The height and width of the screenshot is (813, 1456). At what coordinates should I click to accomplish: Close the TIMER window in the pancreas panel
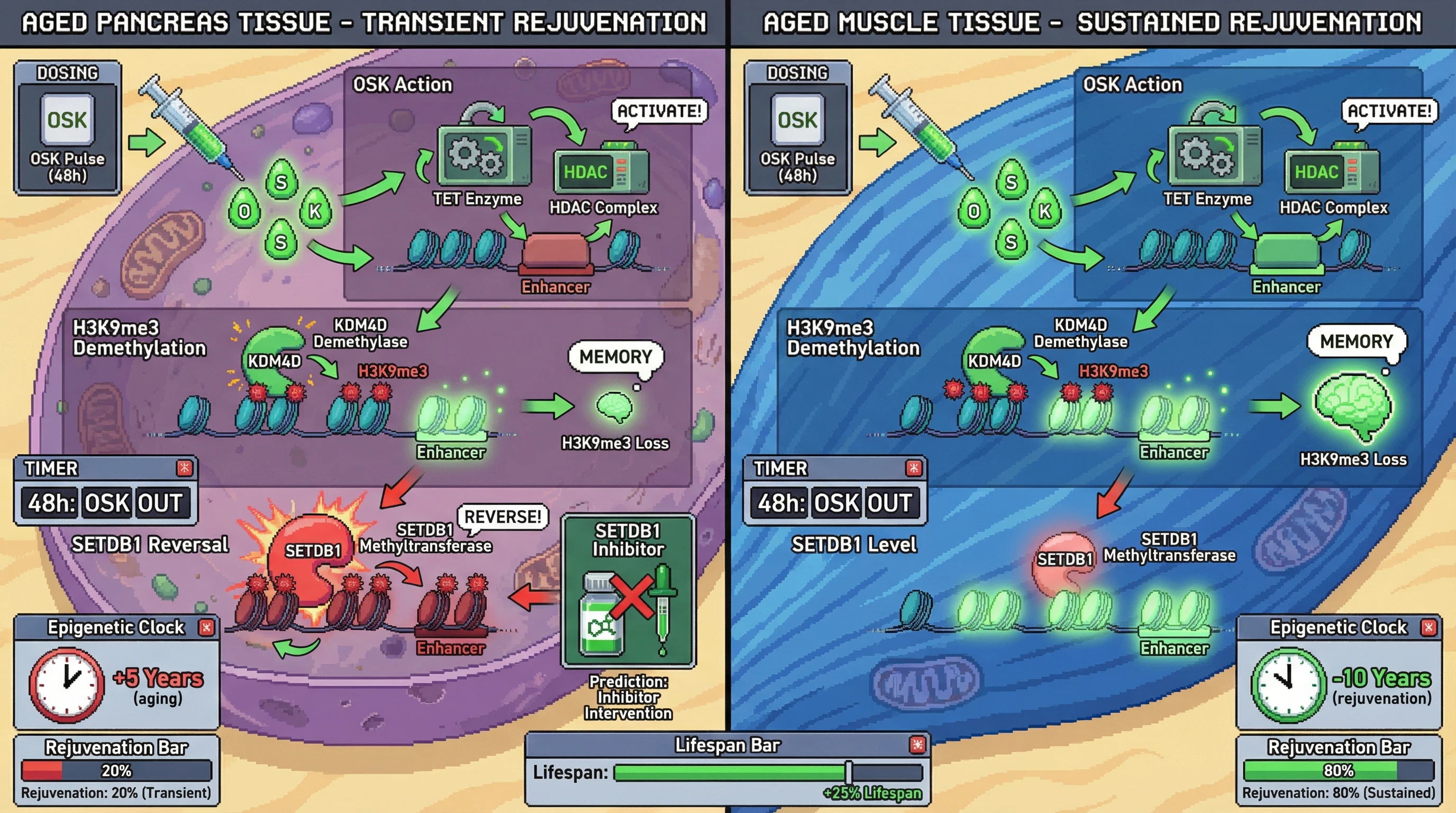[185, 468]
